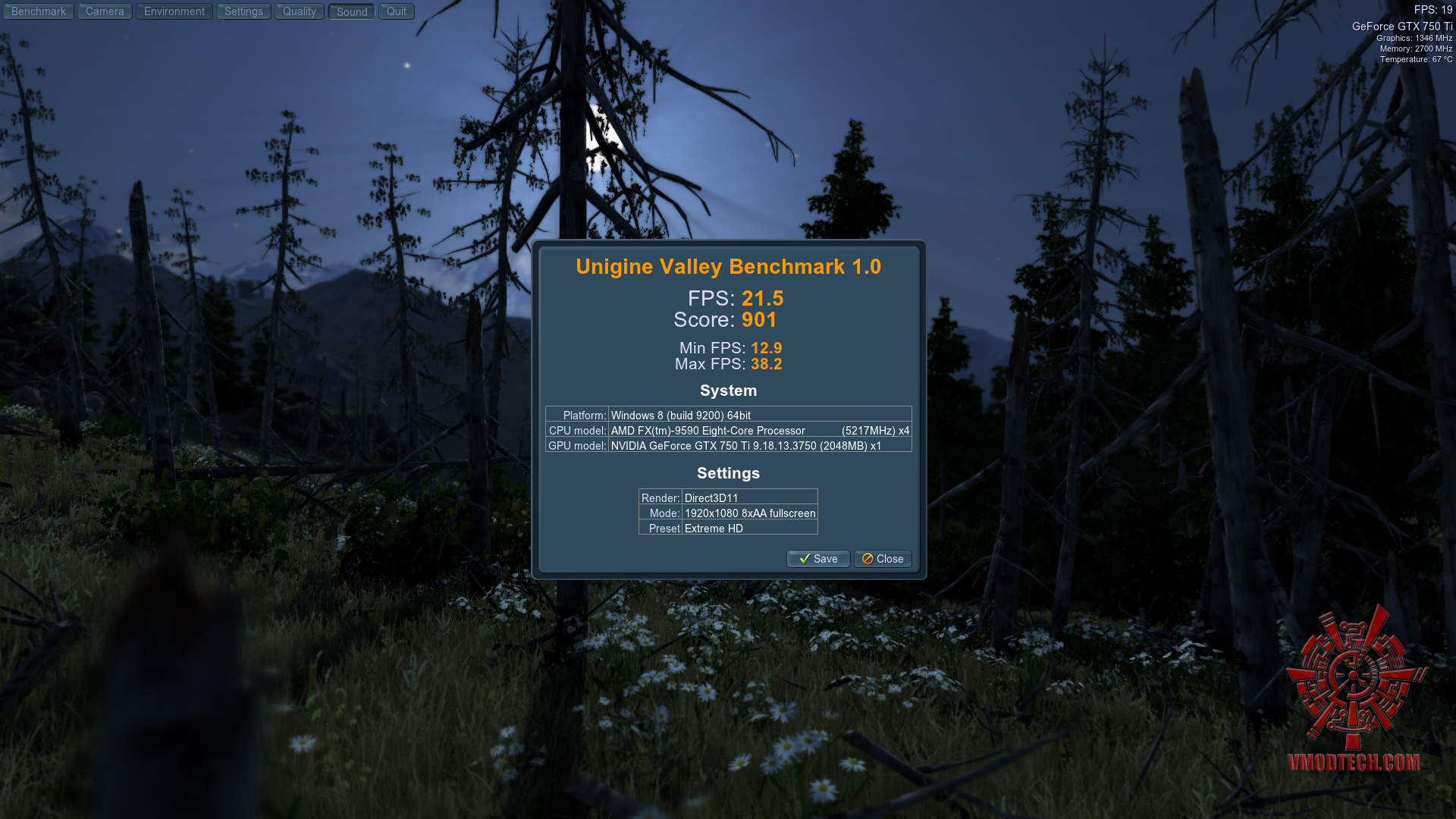Image resolution: width=1456 pixels, height=819 pixels.
Task: Select the Camera menu button
Action: click(105, 11)
